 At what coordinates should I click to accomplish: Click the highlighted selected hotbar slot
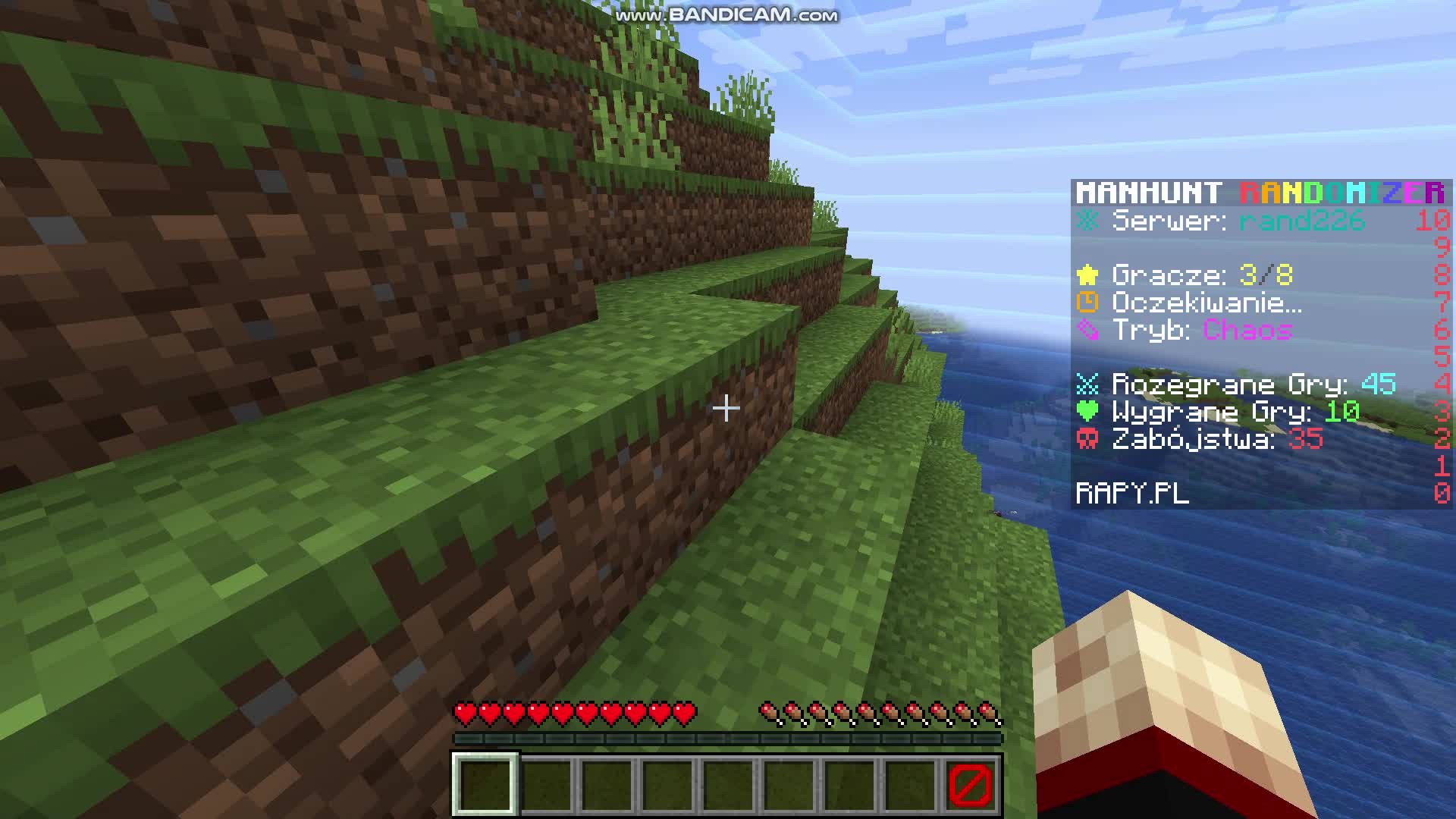(x=485, y=784)
